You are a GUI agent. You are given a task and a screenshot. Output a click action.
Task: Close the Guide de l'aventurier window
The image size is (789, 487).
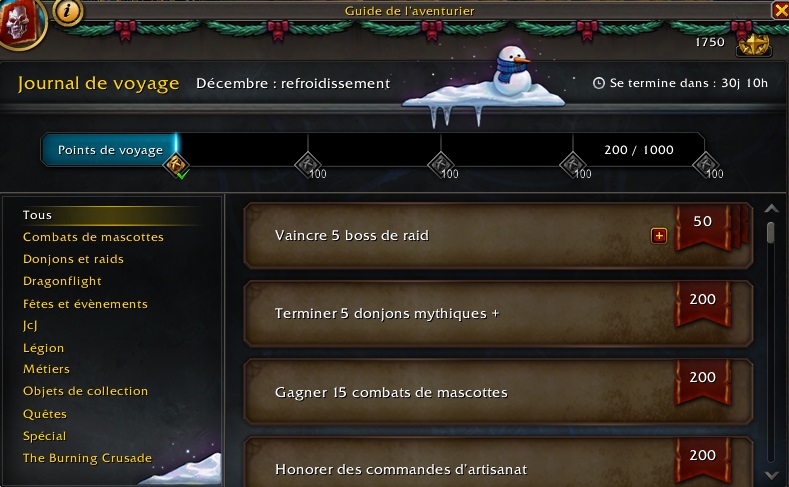click(780, 10)
